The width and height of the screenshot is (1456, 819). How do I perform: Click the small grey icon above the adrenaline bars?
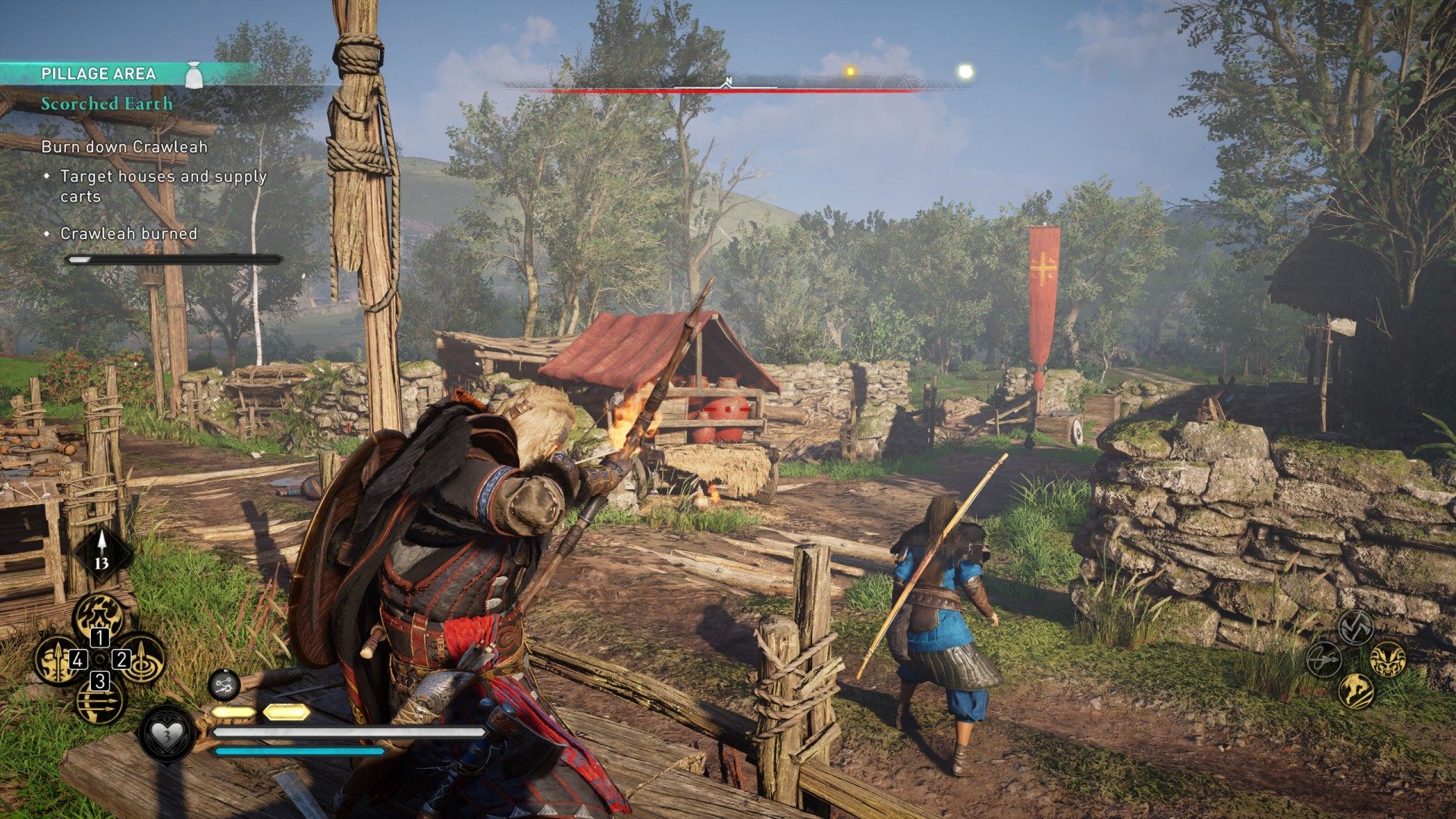click(x=224, y=686)
